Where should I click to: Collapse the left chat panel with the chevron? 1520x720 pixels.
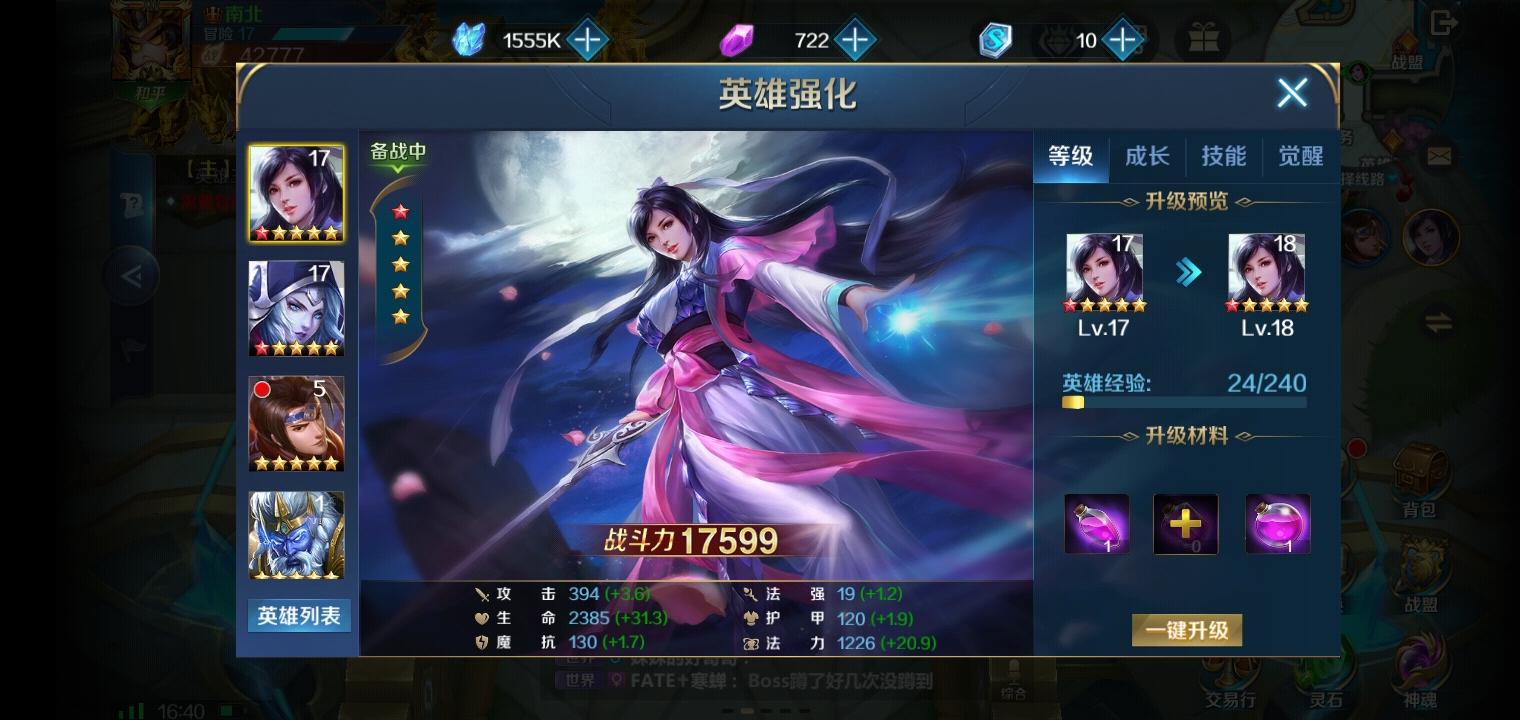point(130,276)
